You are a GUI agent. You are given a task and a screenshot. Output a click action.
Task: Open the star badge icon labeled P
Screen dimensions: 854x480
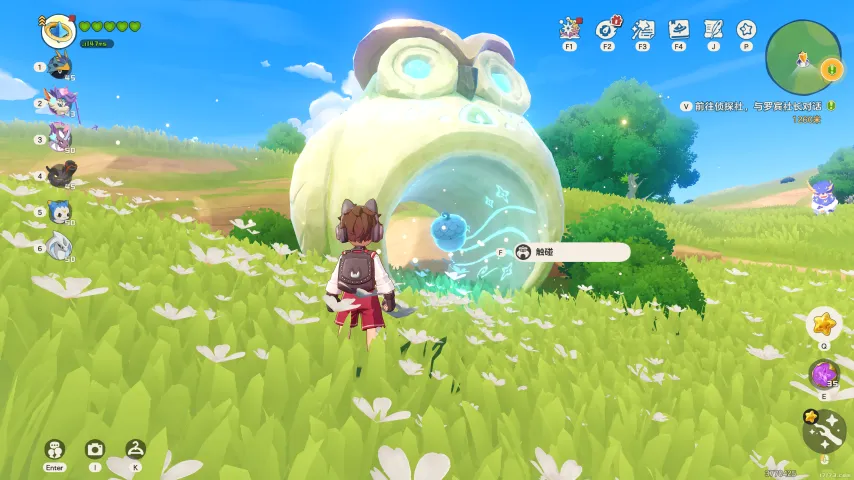746,30
